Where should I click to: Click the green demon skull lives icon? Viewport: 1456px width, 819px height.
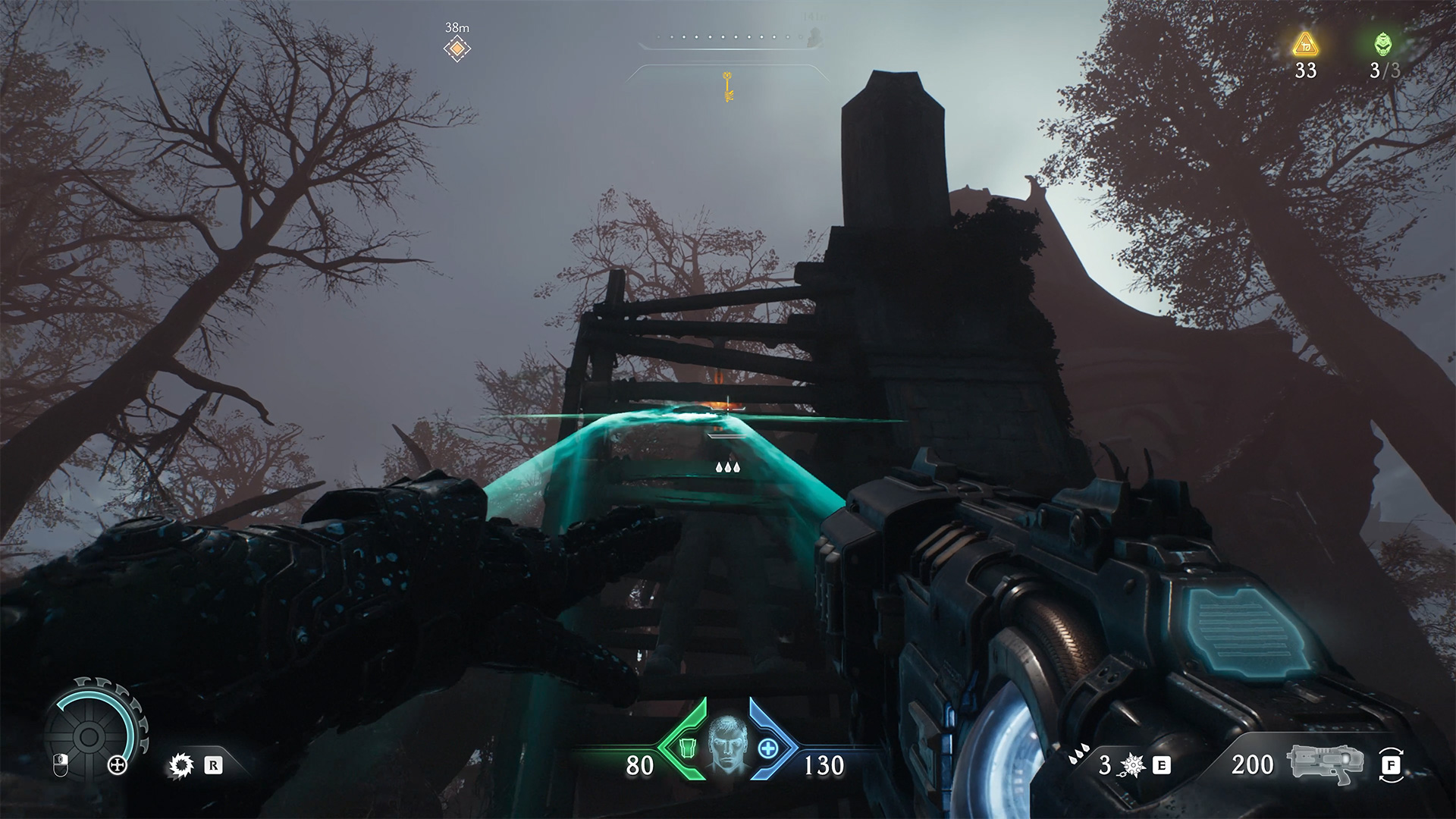tap(1383, 45)
